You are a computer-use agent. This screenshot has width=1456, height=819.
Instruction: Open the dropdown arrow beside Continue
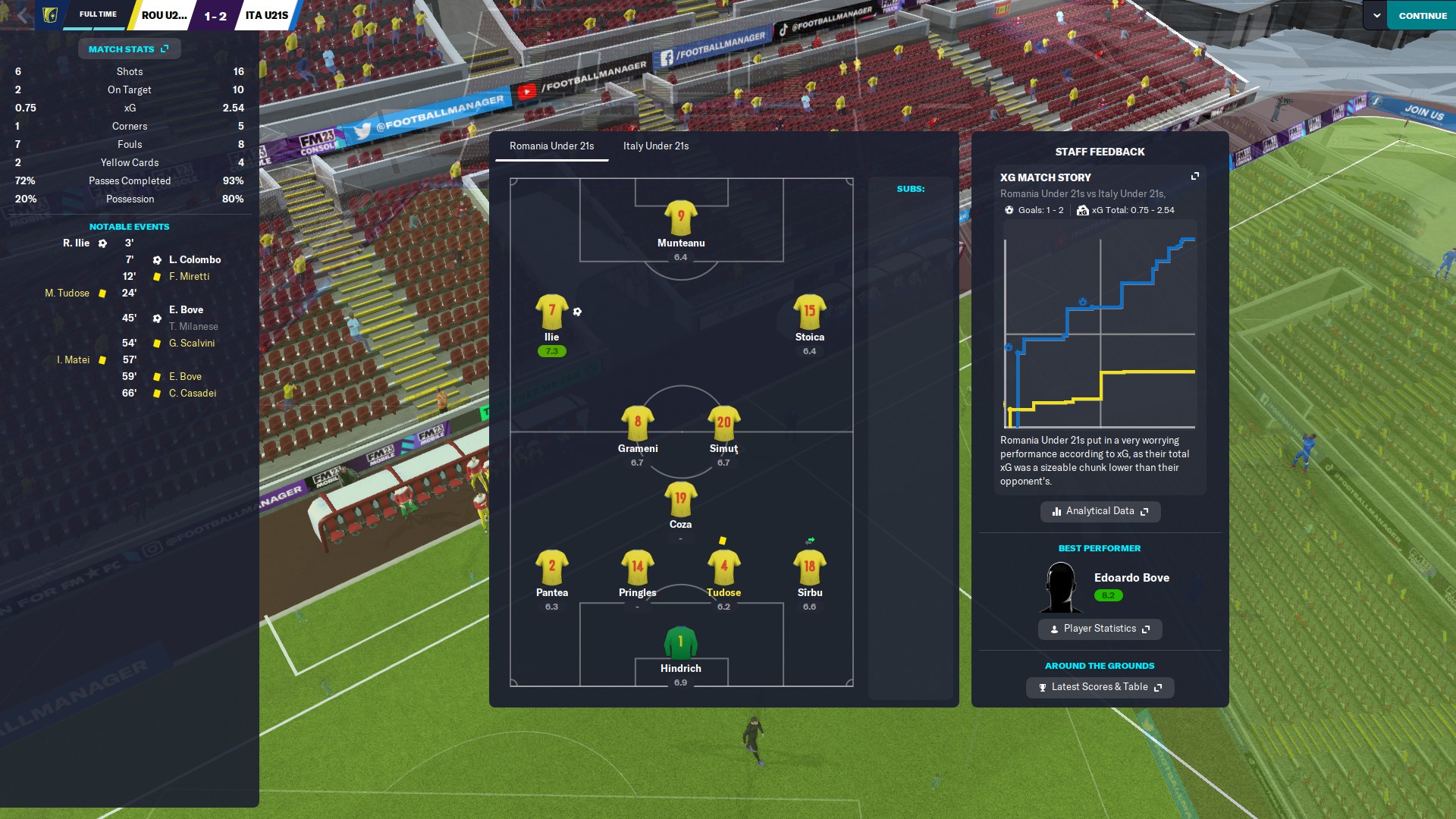(1376, 15)
